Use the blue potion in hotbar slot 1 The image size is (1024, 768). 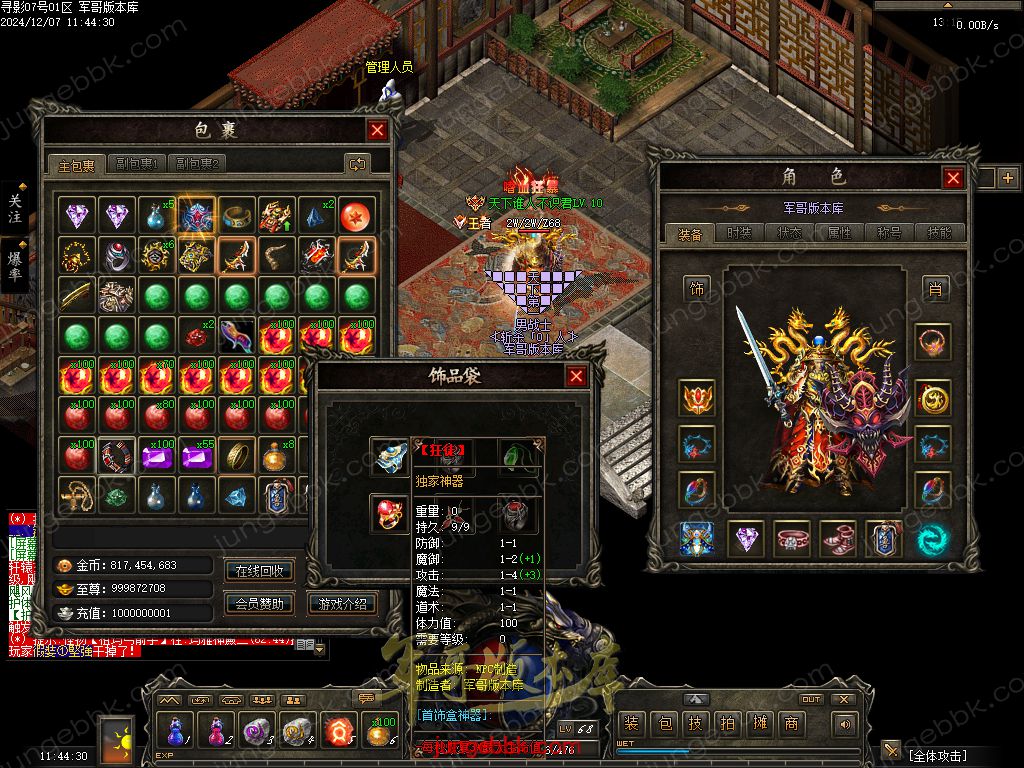point(176,731)
